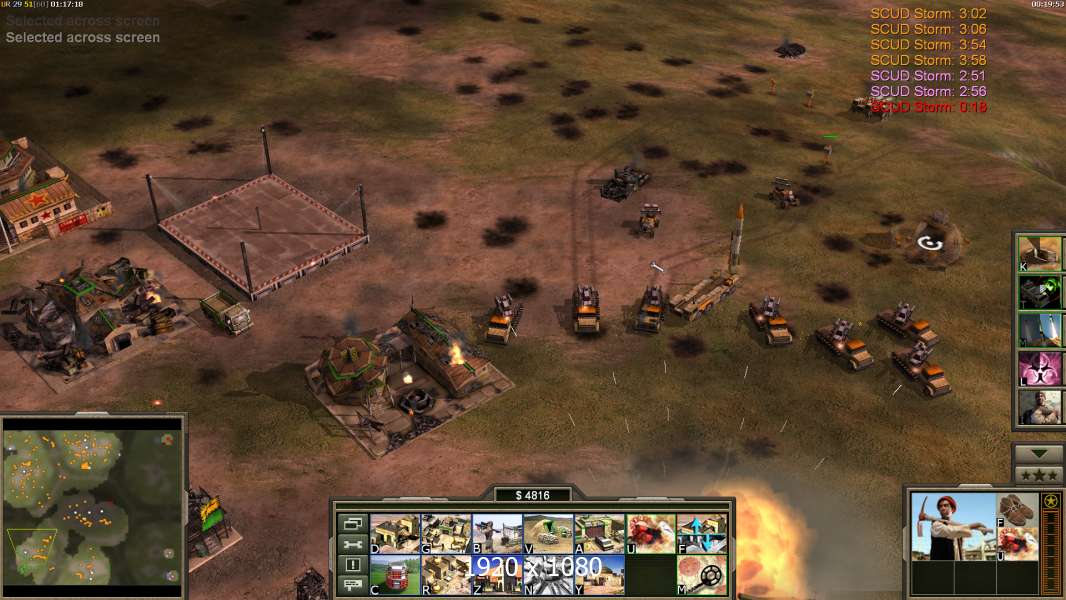This screenshot has height=600, width=1066.
Task: Click the exclamation mark button
Action: 352,565
